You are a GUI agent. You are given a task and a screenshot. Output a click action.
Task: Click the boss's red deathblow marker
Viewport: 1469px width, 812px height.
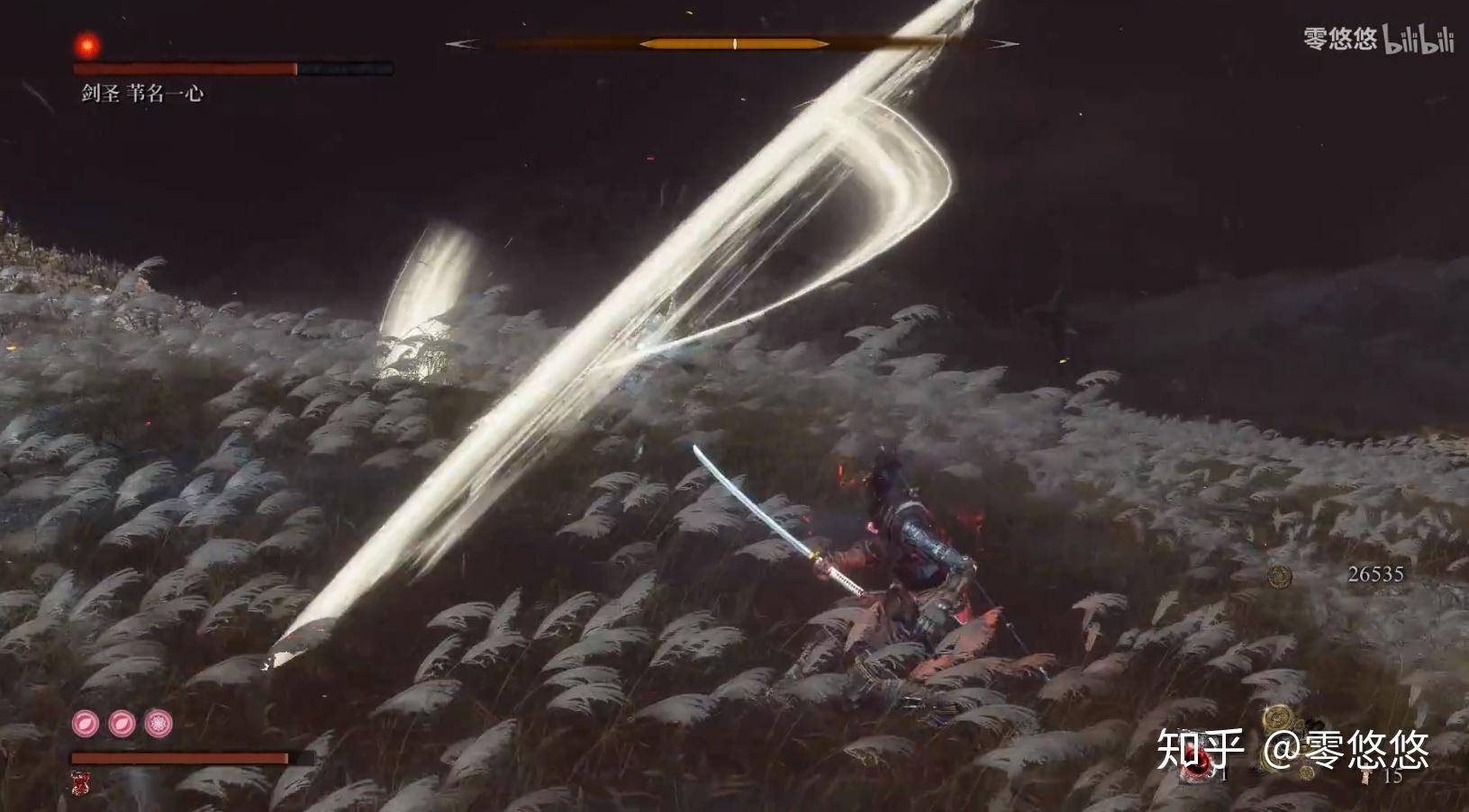coord(87,43)
